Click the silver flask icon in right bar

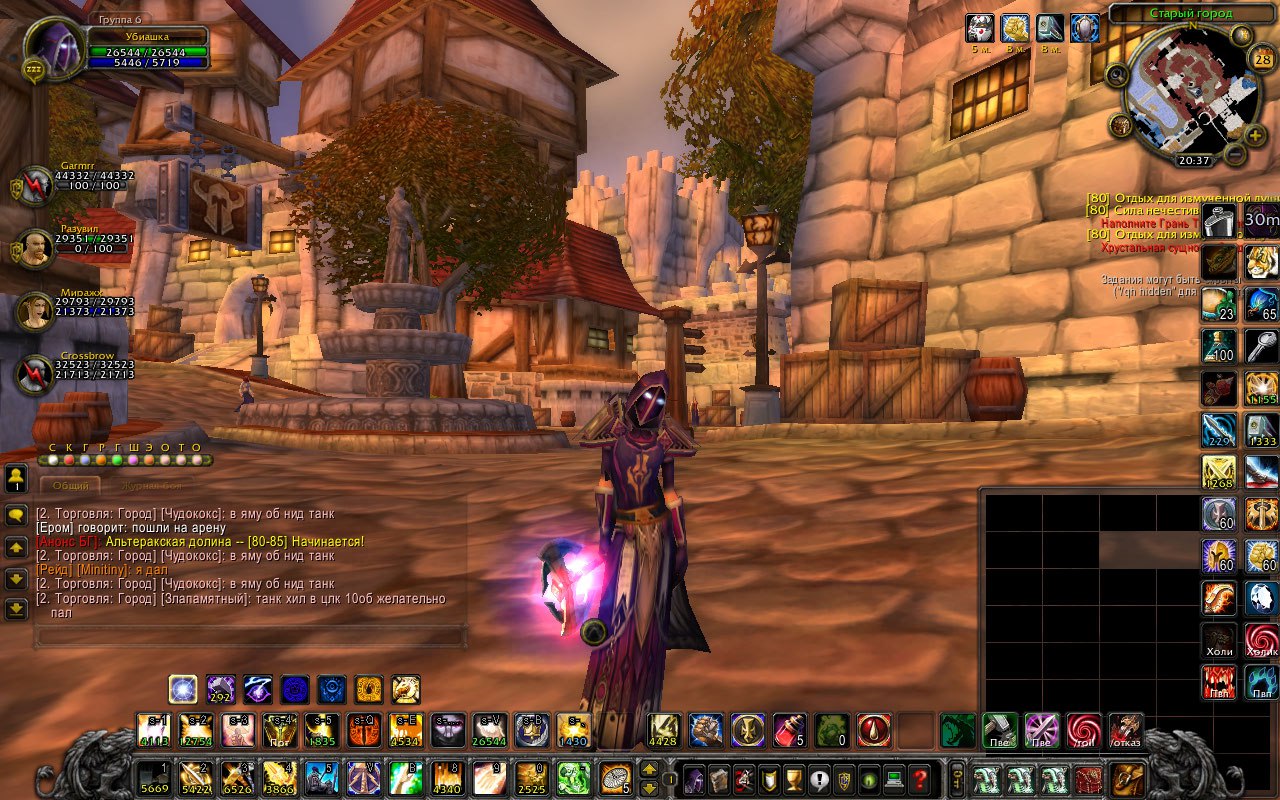pos(1218,220)
